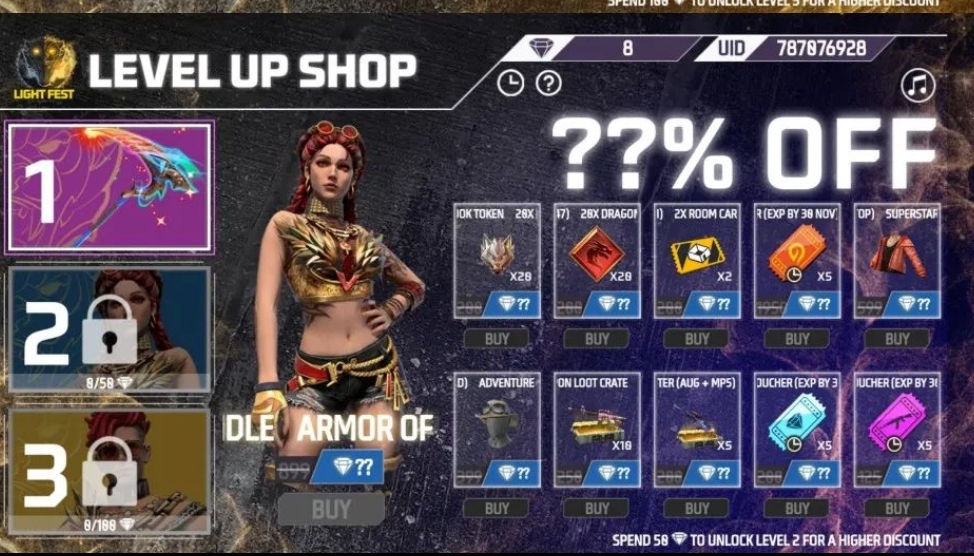This screenshot has height=556, width=974.
Task: Choose the Adventure helmet item
Action: [497, 427]
